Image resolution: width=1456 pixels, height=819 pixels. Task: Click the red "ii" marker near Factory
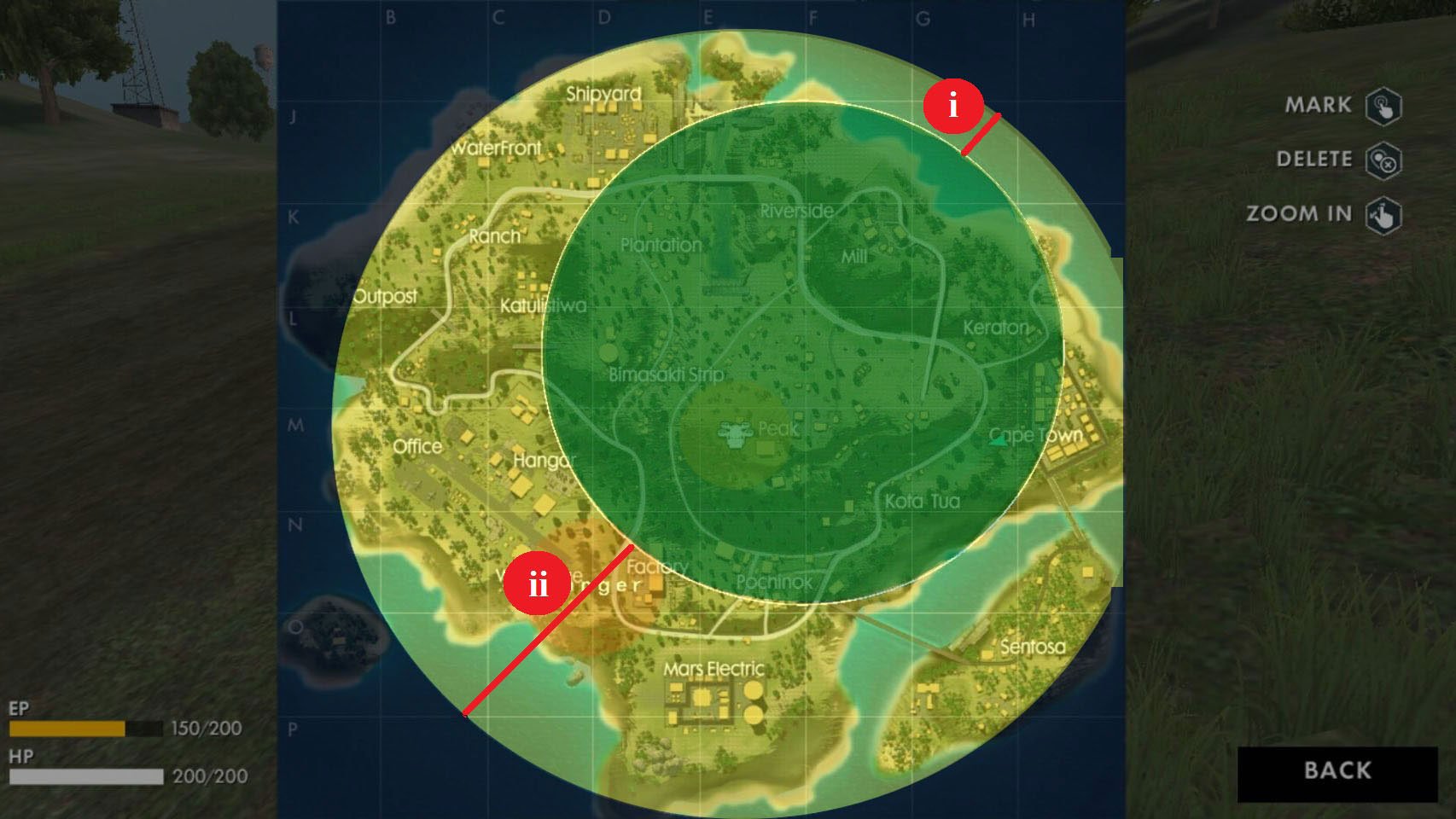(x=539, y=584)
